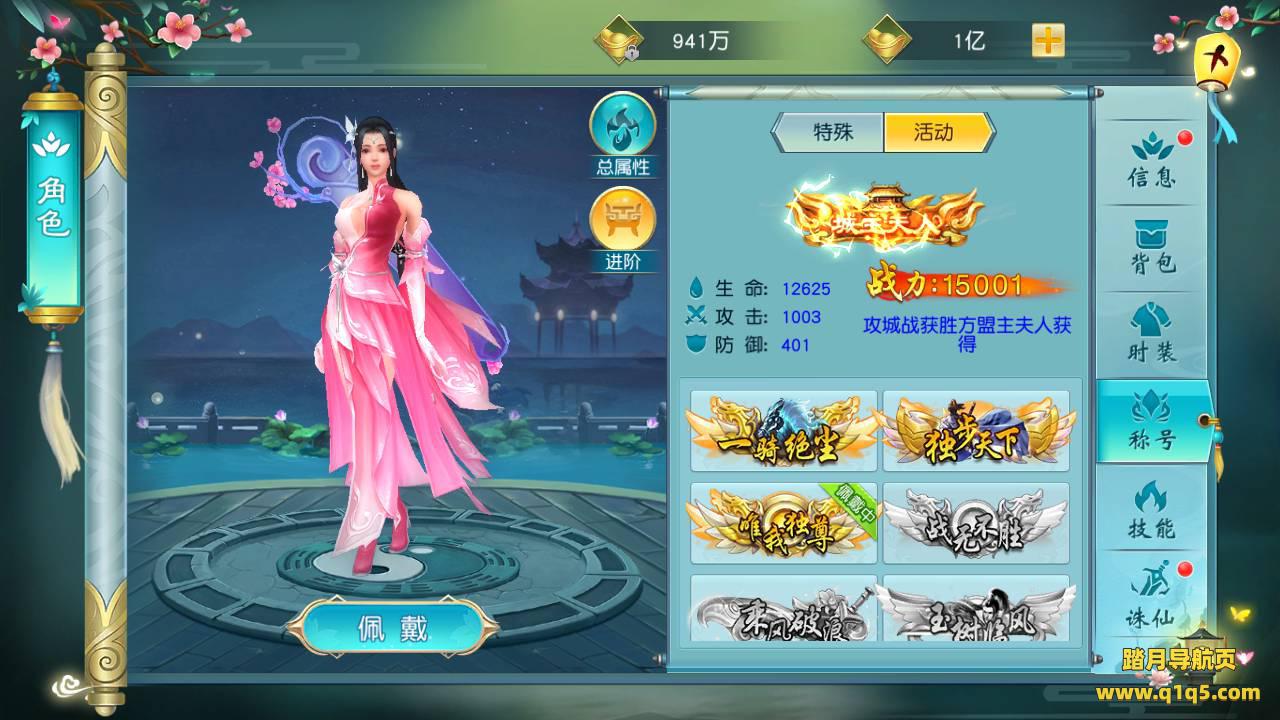Click the glowing lantern icon in the corner
This screenshot has width=1280, height=720.
[1217, 62]
